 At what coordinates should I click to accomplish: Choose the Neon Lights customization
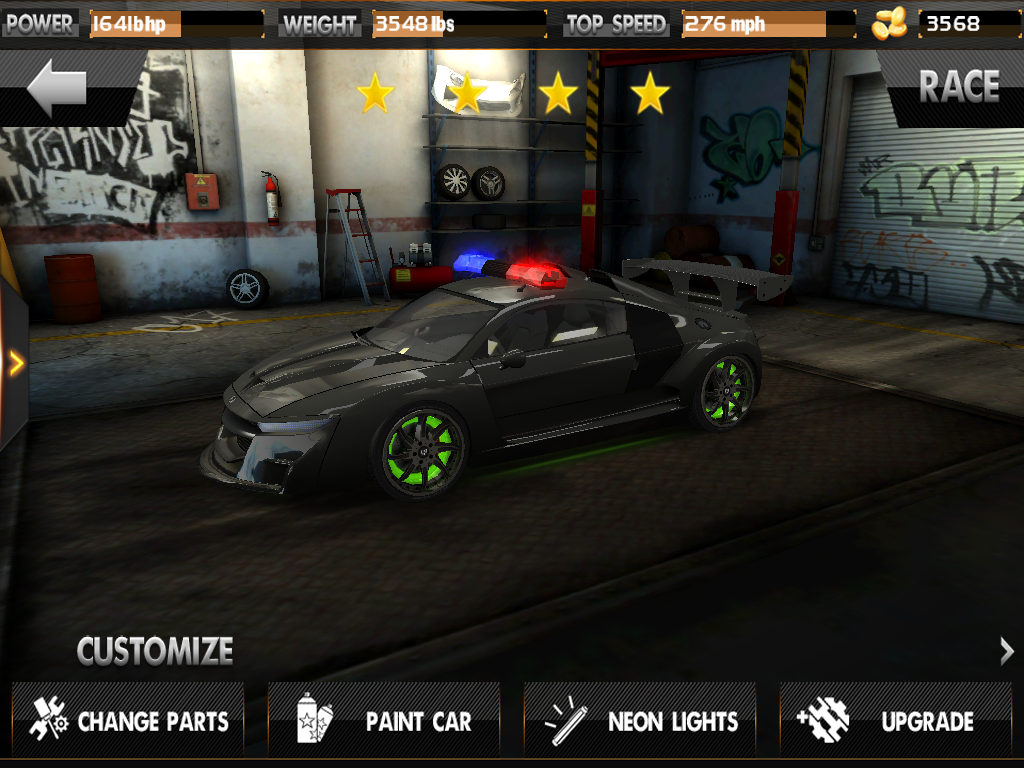pyautogui.click(x=640, y=720)
